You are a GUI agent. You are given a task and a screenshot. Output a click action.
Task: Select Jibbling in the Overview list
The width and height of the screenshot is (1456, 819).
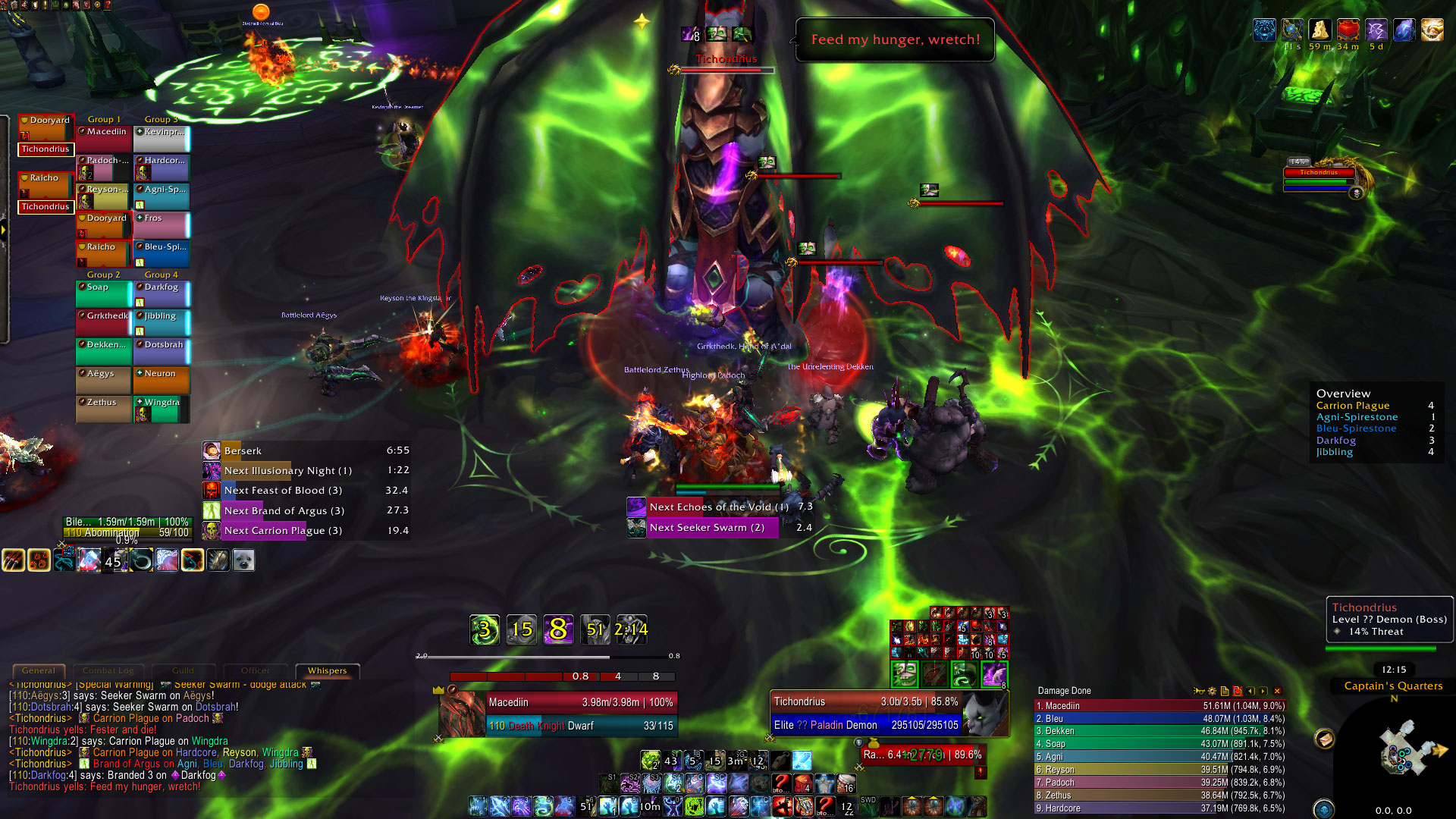(x=1335, y=452)
